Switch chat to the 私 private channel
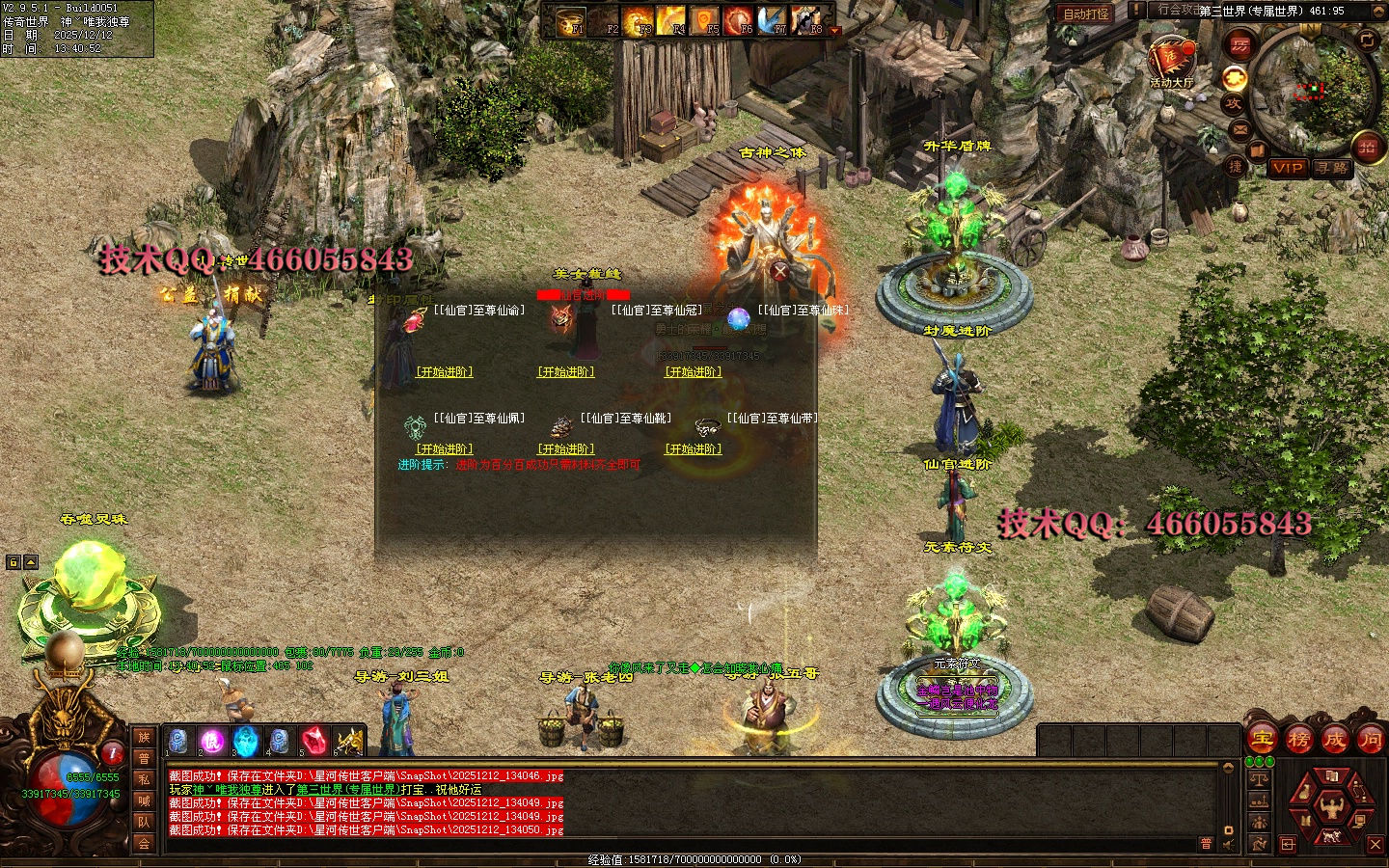Screen dimensions: 1389x868 pyautogui.click(x=144, y=779)
